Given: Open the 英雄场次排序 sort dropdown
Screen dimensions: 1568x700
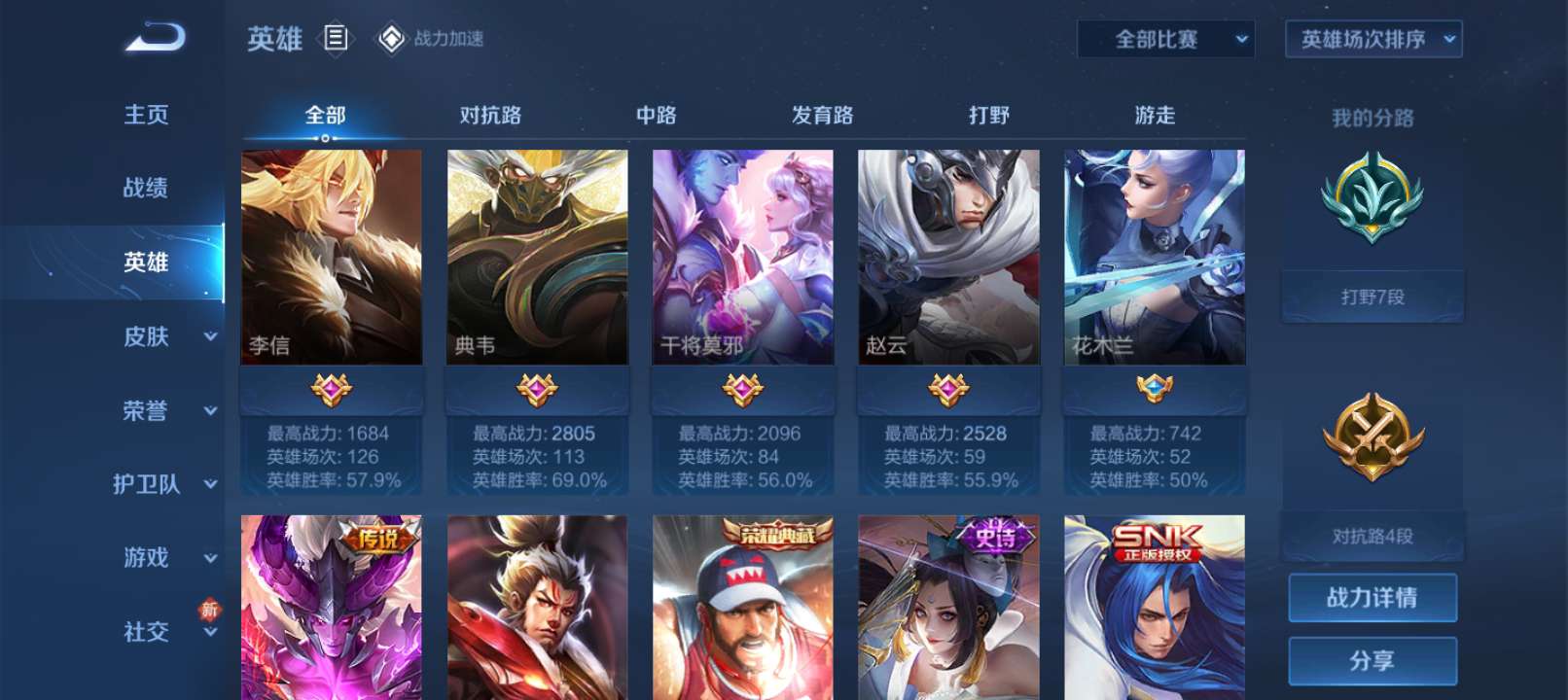Looking at the screenshot, I should [1372, 41].
